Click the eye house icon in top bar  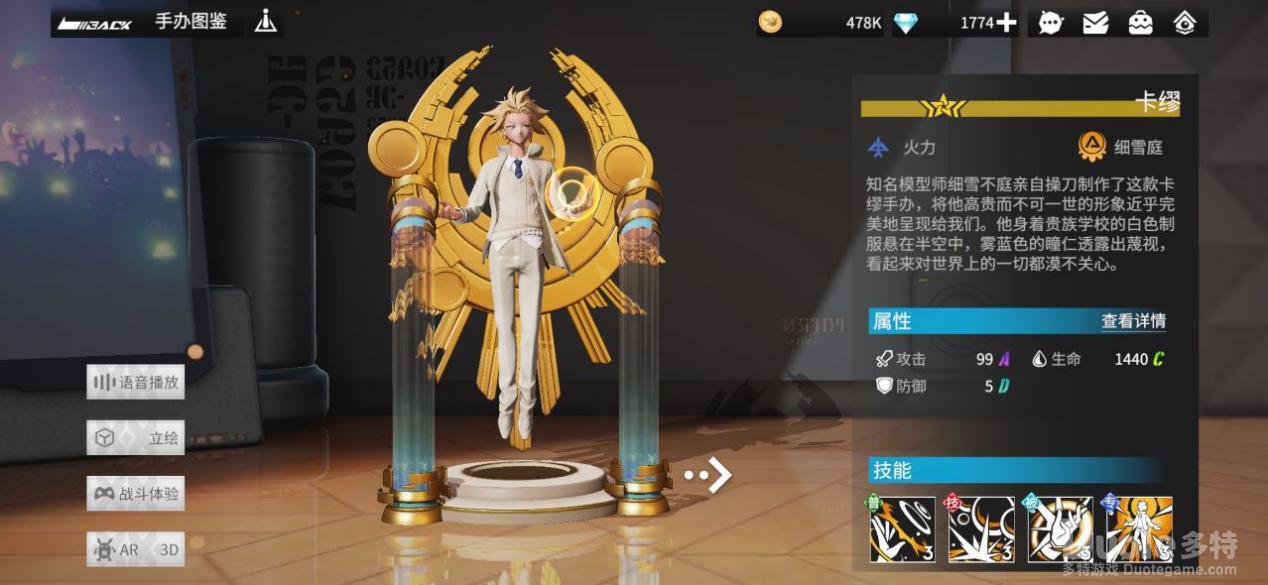coord(1185,23)
